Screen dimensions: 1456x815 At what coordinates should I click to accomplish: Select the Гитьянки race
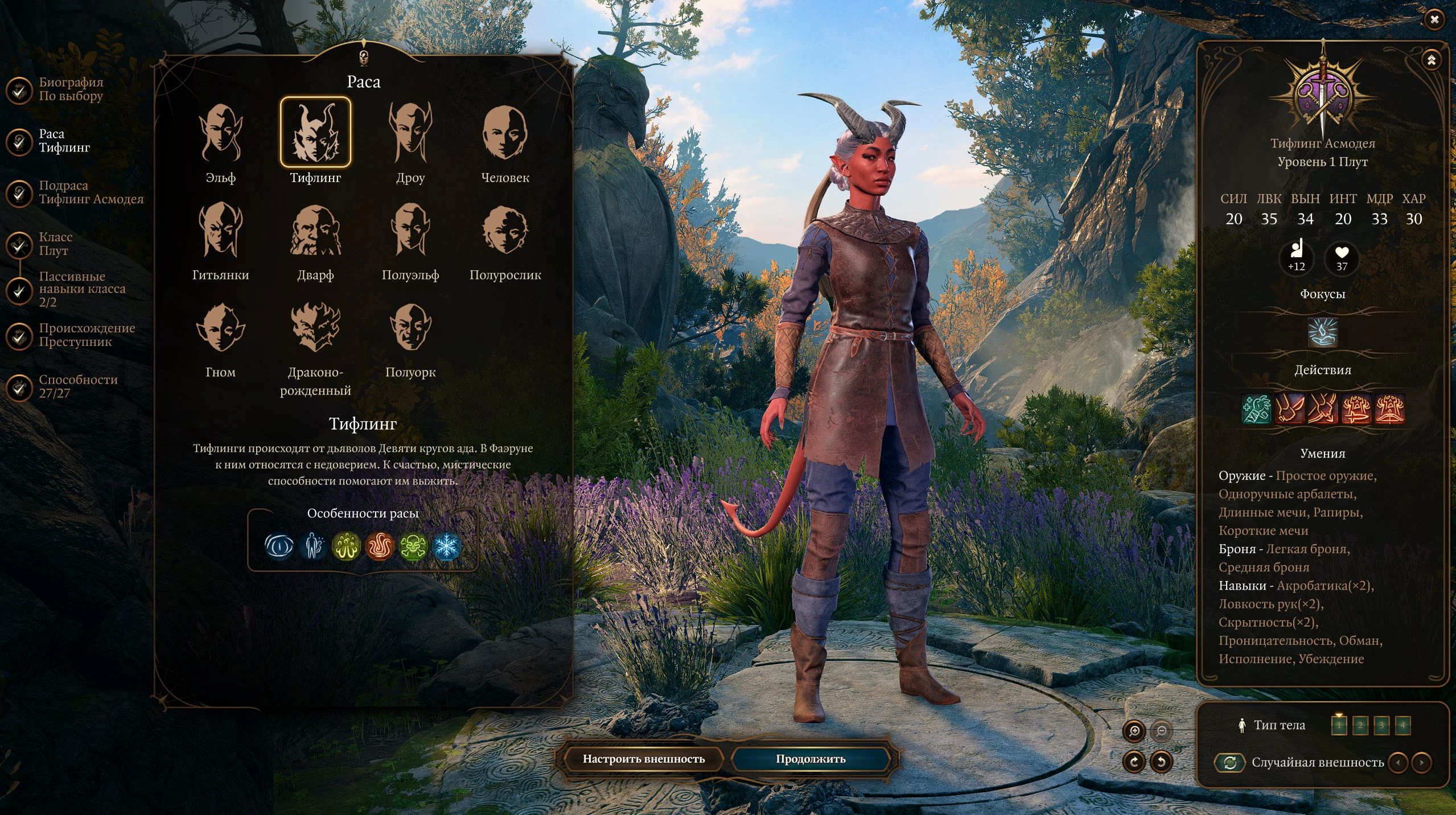(x=220, y=230)
